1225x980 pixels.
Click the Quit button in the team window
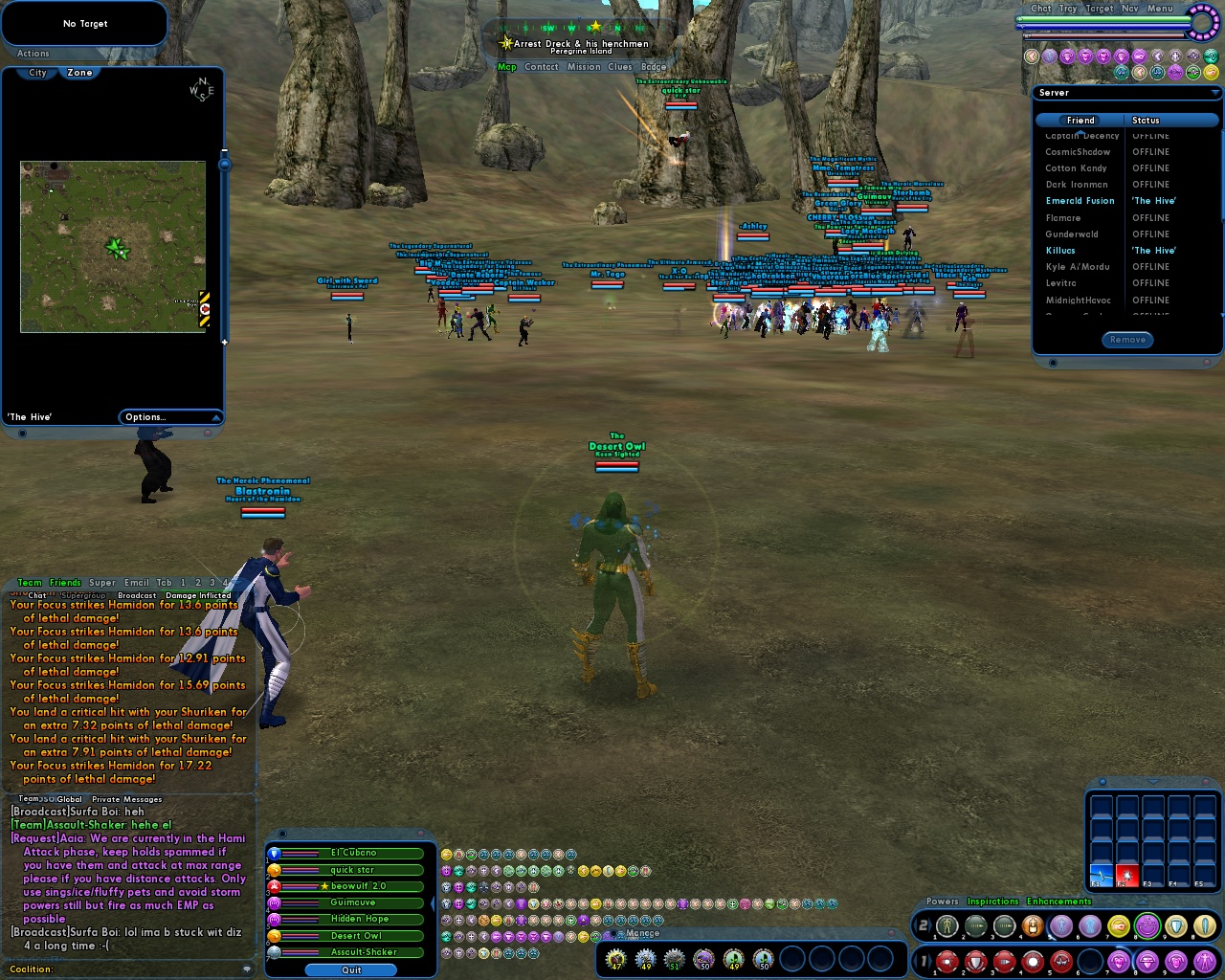click(x=348, y=969)
